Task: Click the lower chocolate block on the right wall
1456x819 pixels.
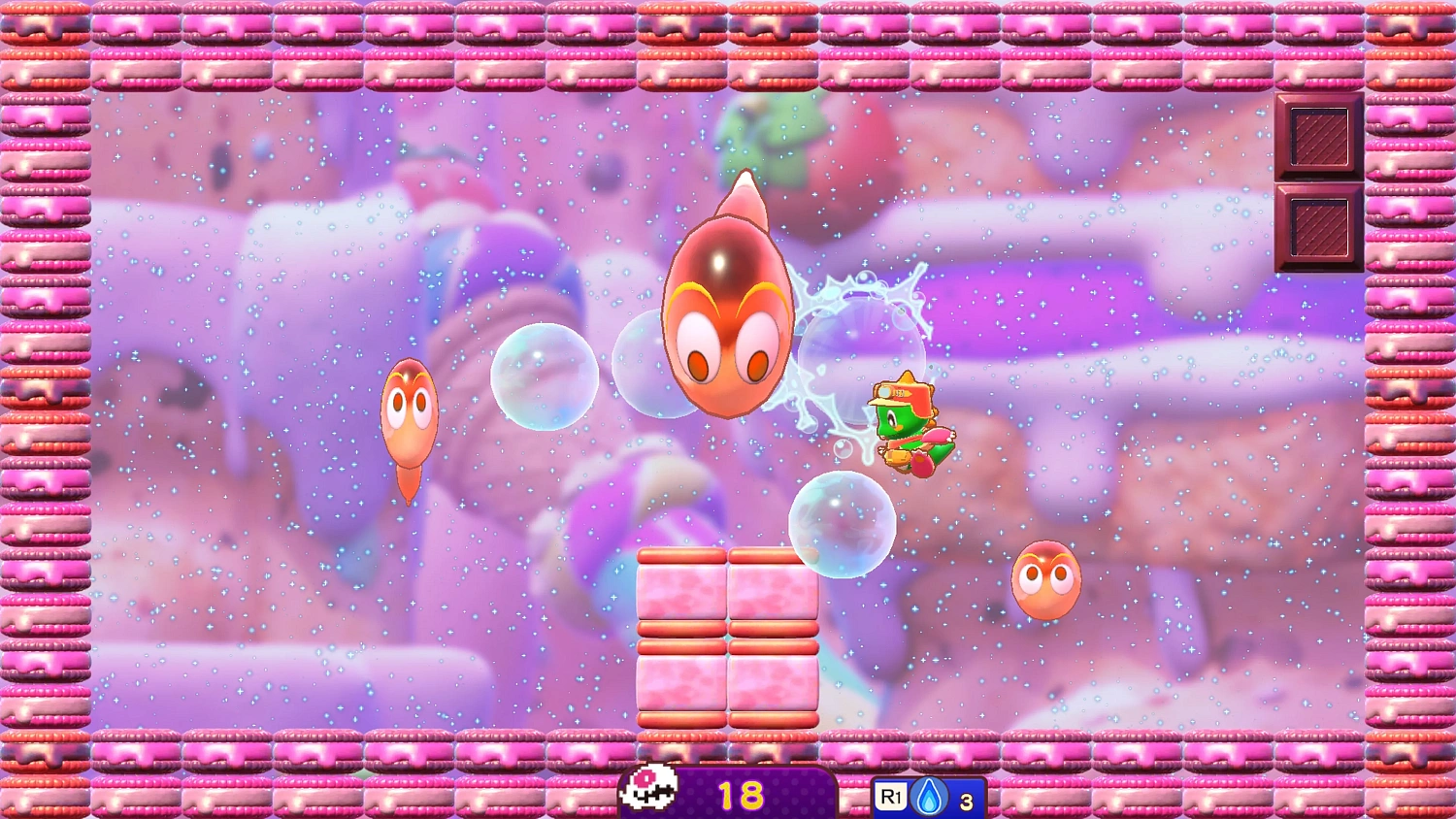Action: pyautogui.click(x=1319, y=228)
